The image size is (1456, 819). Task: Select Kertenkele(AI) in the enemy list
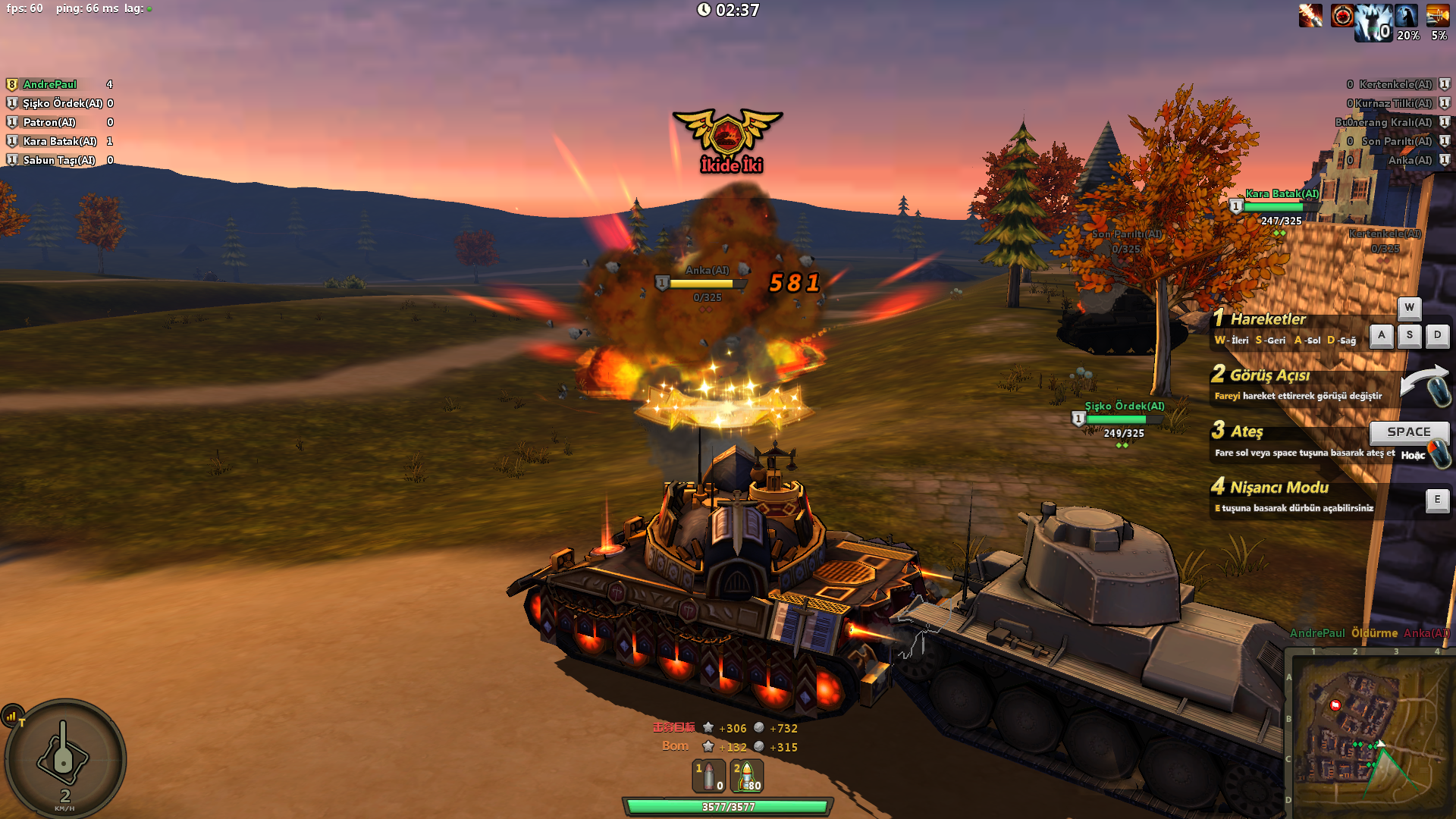[1395, 84]
